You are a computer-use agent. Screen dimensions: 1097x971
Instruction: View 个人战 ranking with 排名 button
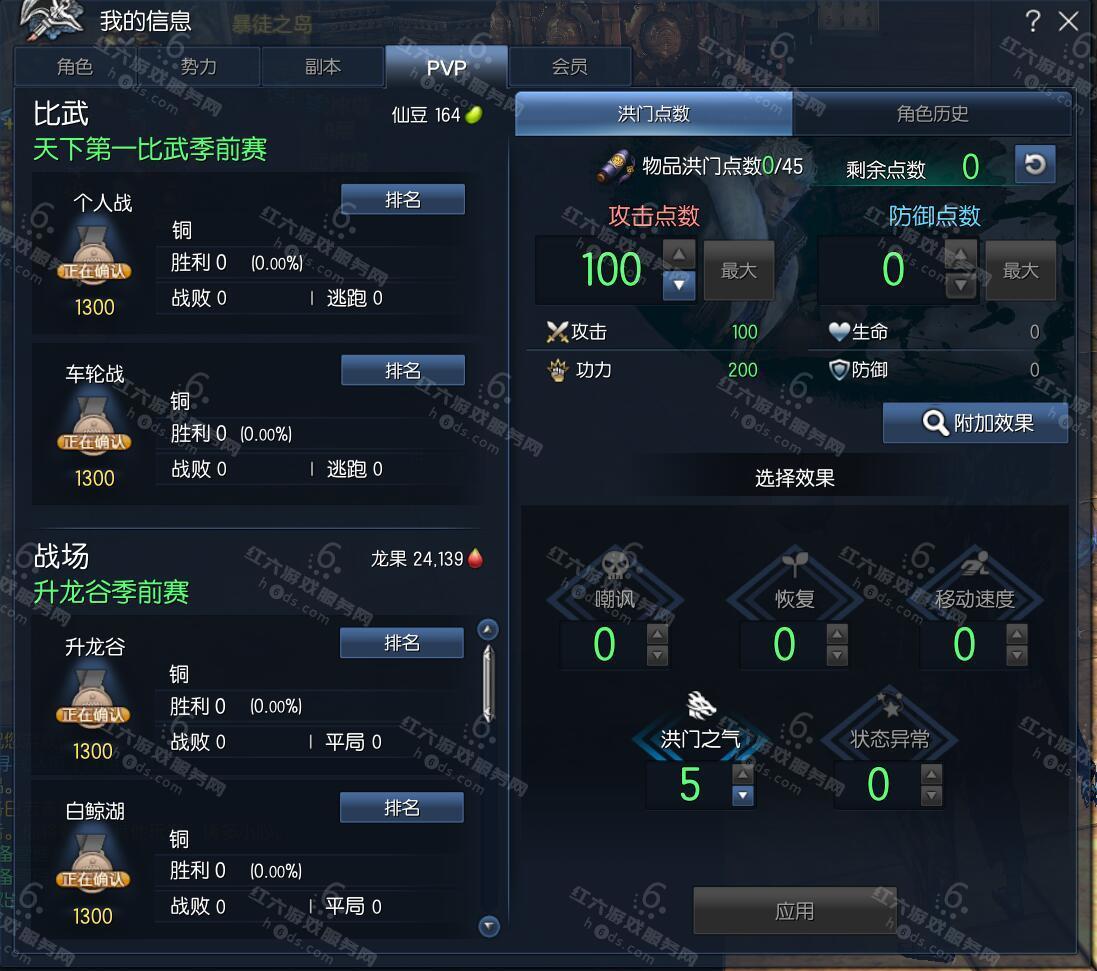pyautogui.click(x=402, y=200)
